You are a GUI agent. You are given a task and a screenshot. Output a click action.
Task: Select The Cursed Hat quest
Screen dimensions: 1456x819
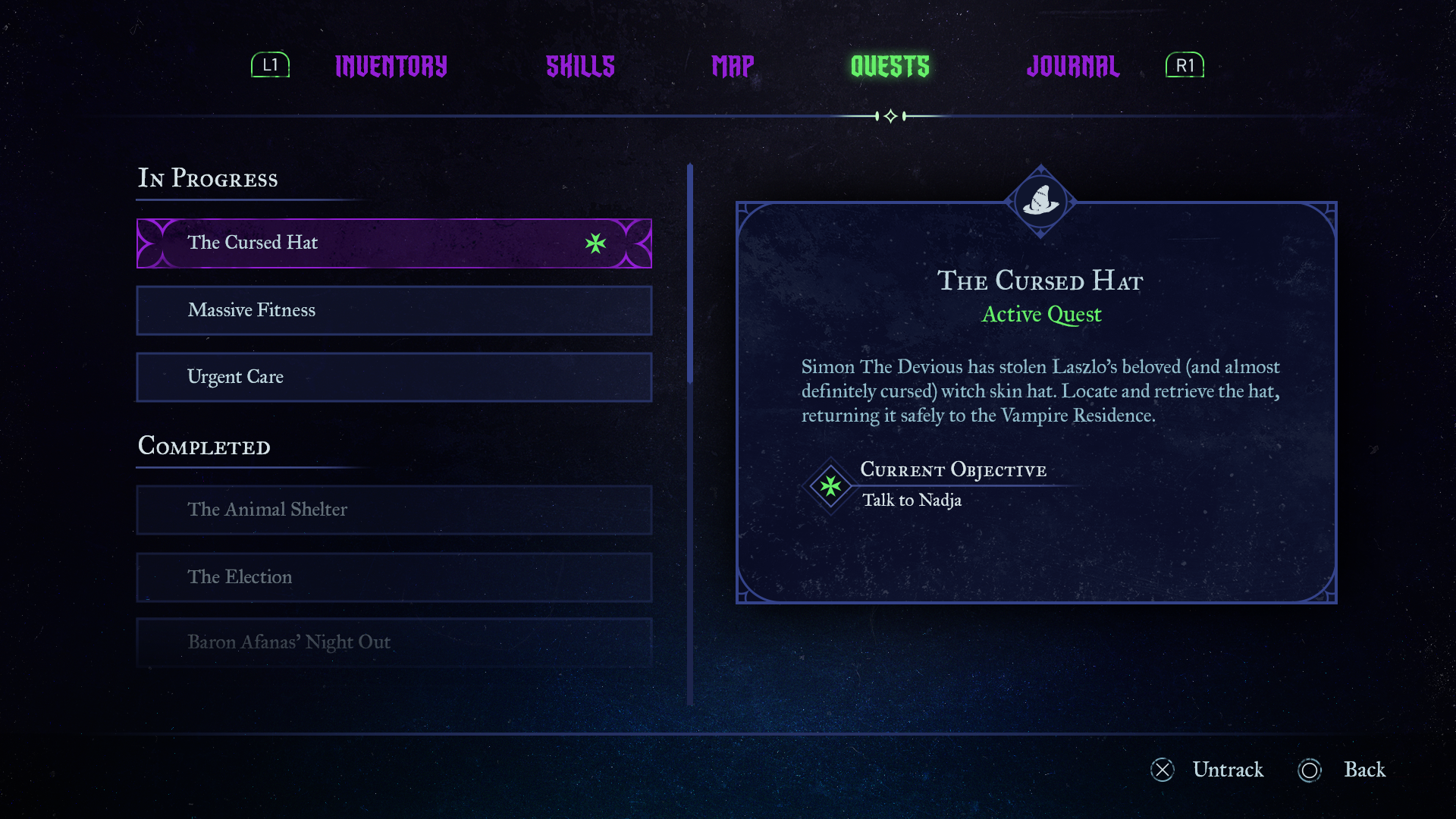(x=394, y=243)
